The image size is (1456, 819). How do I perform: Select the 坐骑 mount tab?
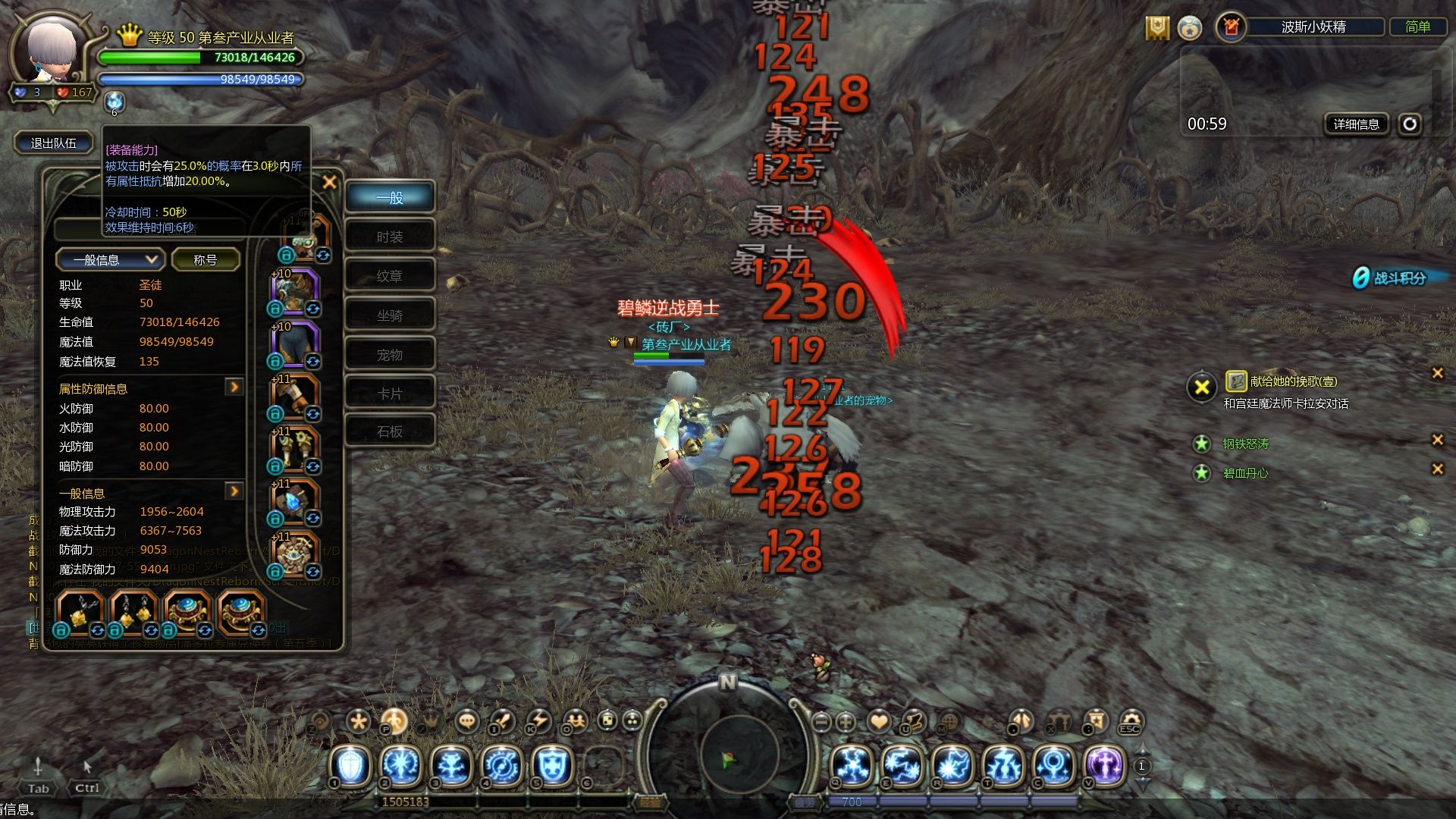(390, 315)
